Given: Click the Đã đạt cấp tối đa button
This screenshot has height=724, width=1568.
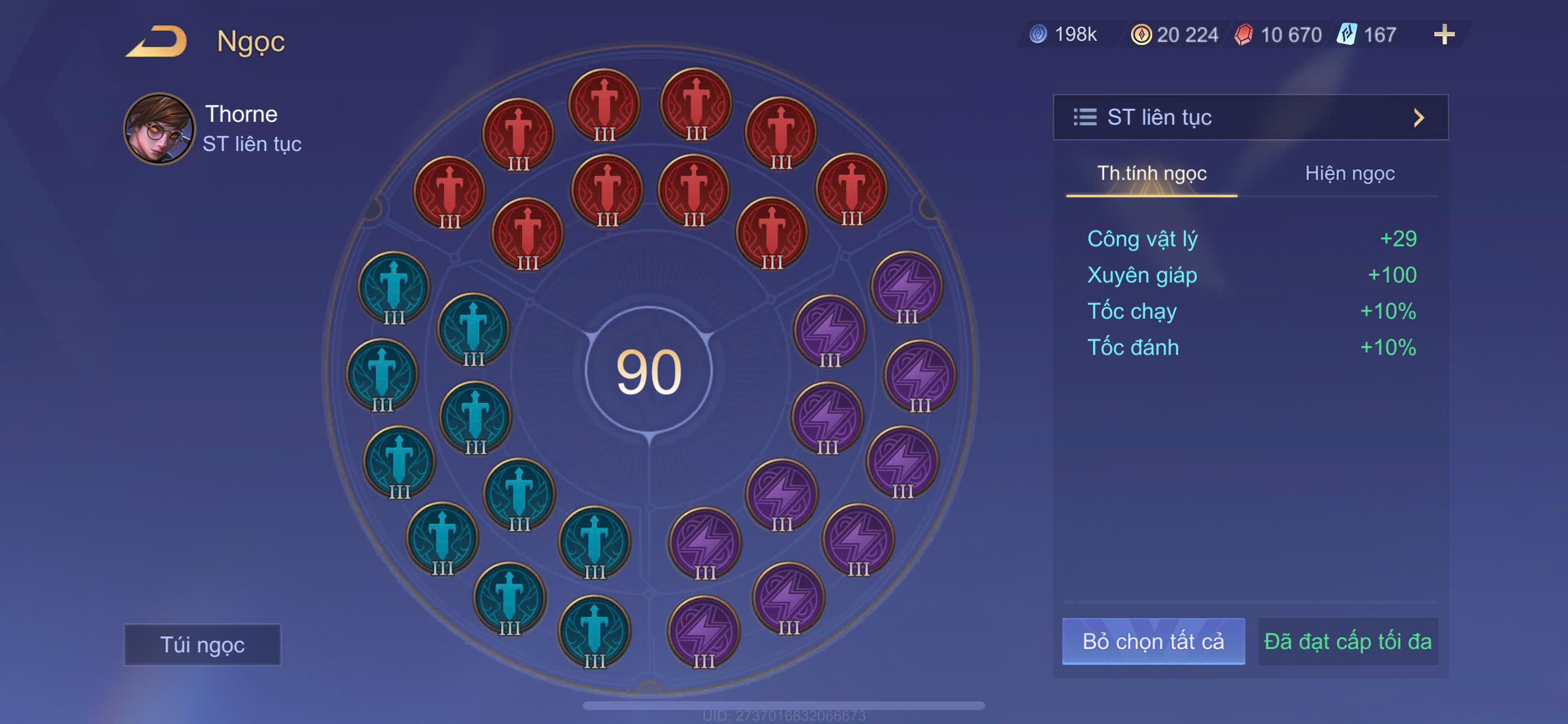Looking at the screenshot, I should (x=1347, y=641).
